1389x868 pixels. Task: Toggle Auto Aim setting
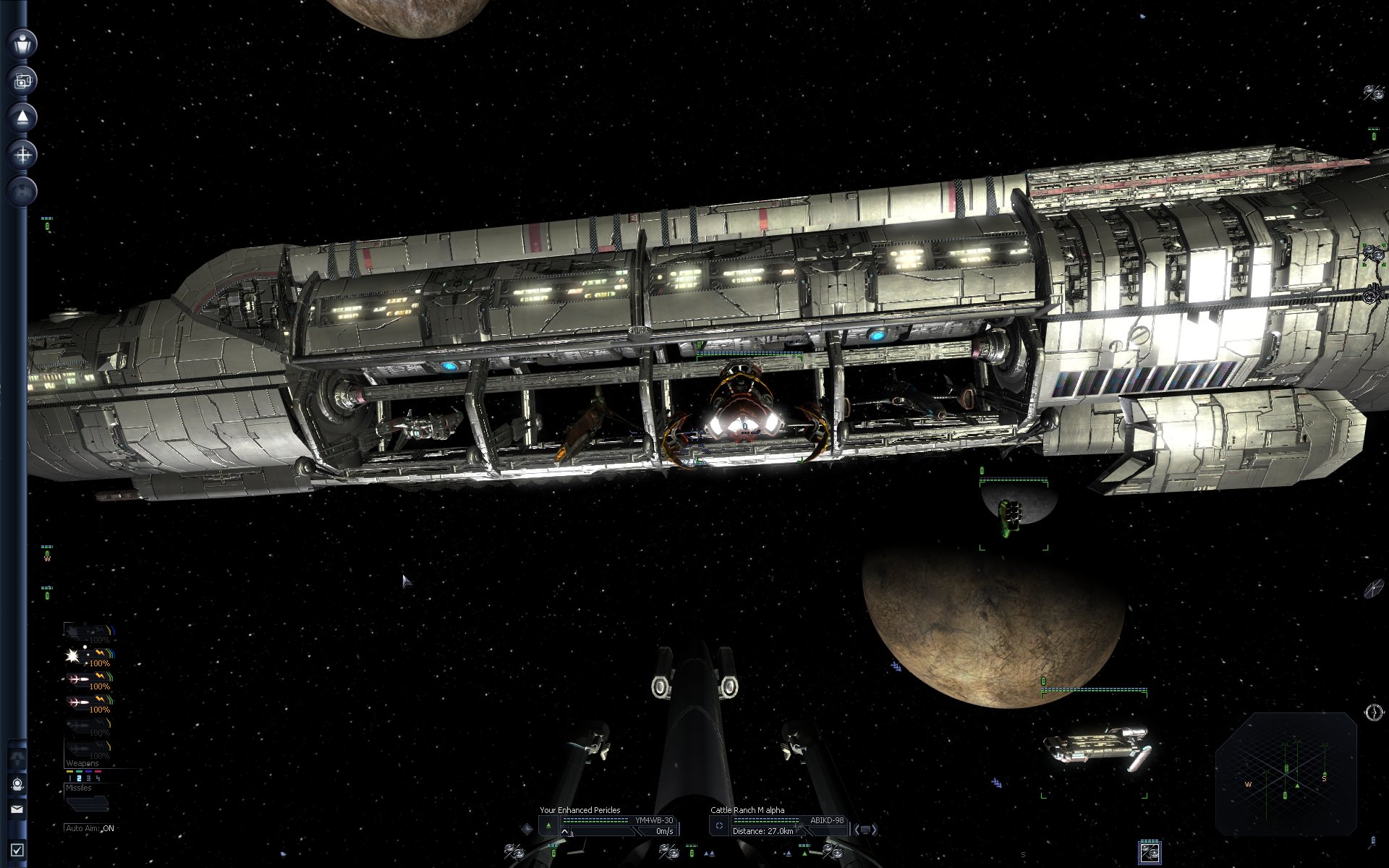90,828
